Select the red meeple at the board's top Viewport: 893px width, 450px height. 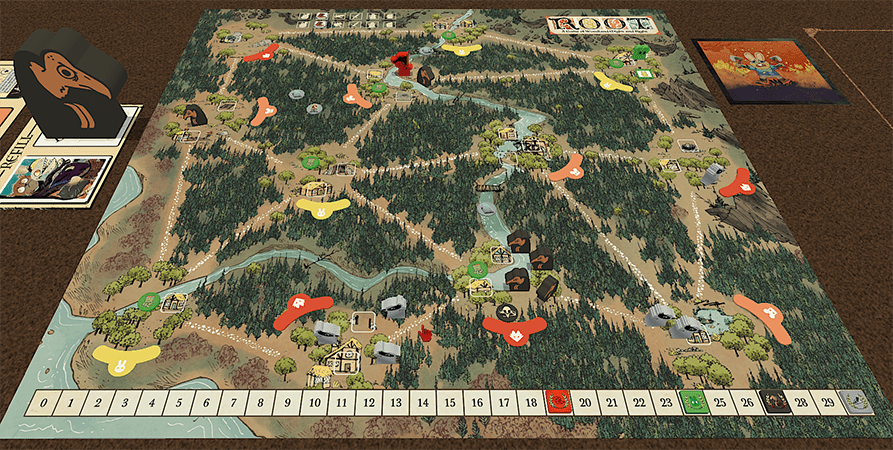tap(403, 65)
